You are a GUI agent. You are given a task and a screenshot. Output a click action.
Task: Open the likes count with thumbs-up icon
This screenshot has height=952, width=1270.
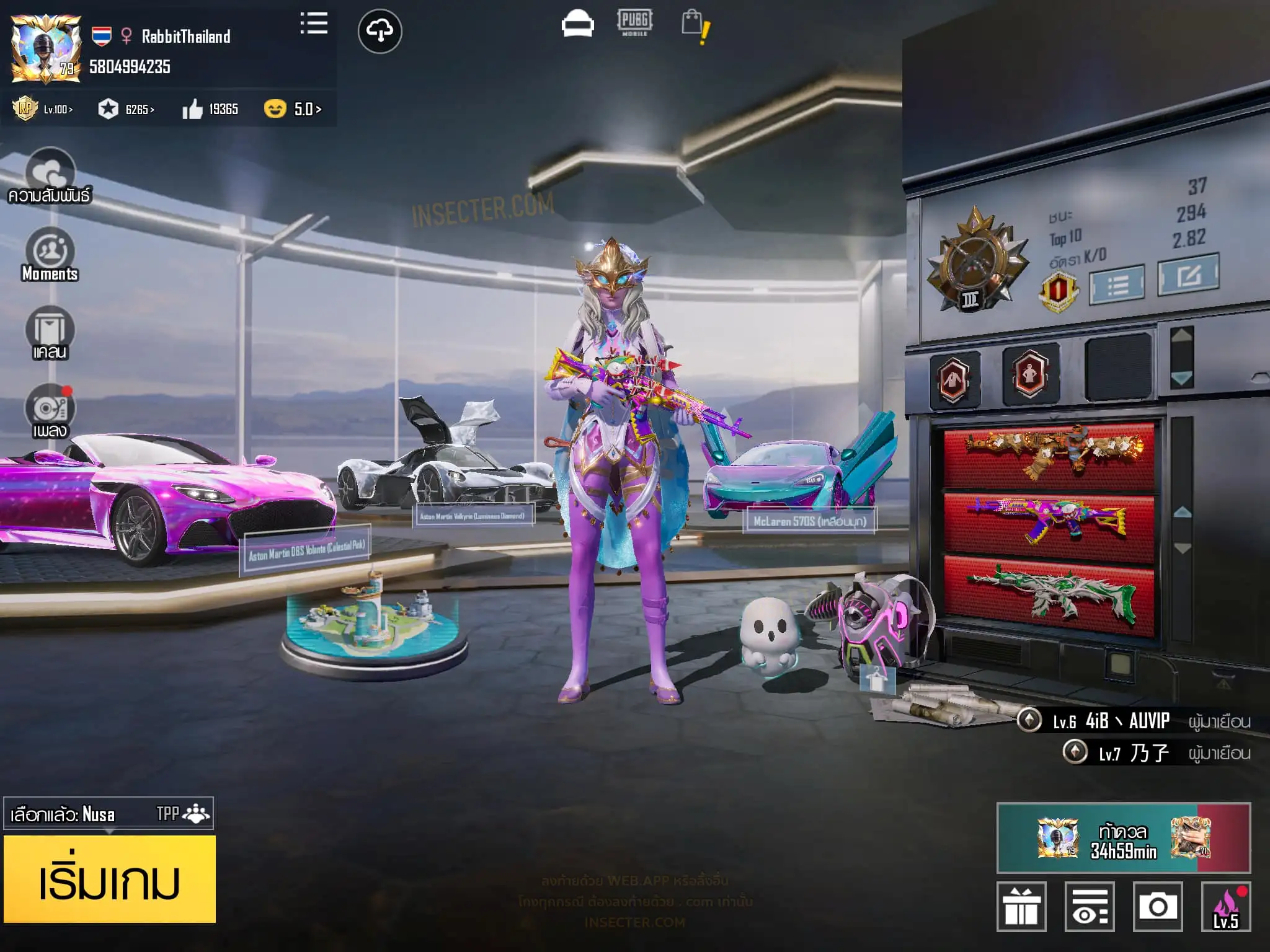(210, 110)
